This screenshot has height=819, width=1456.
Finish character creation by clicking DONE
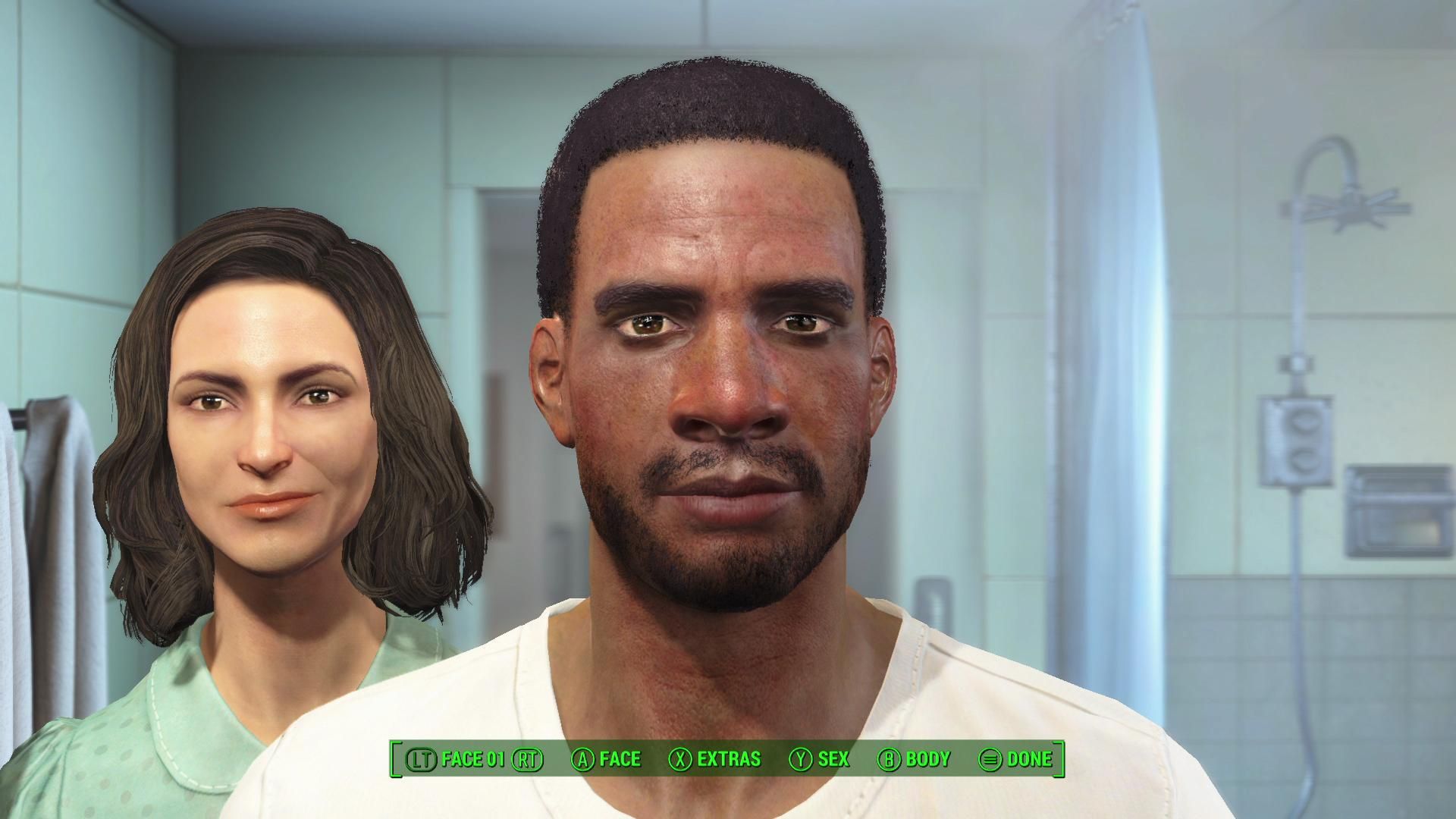click(x=1030, y=758)
